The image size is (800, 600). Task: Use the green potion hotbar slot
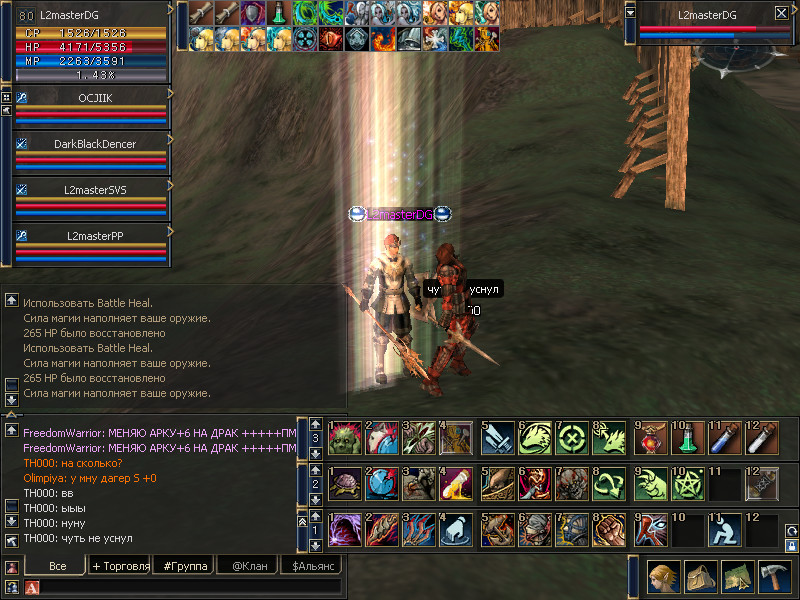(687, 437)
